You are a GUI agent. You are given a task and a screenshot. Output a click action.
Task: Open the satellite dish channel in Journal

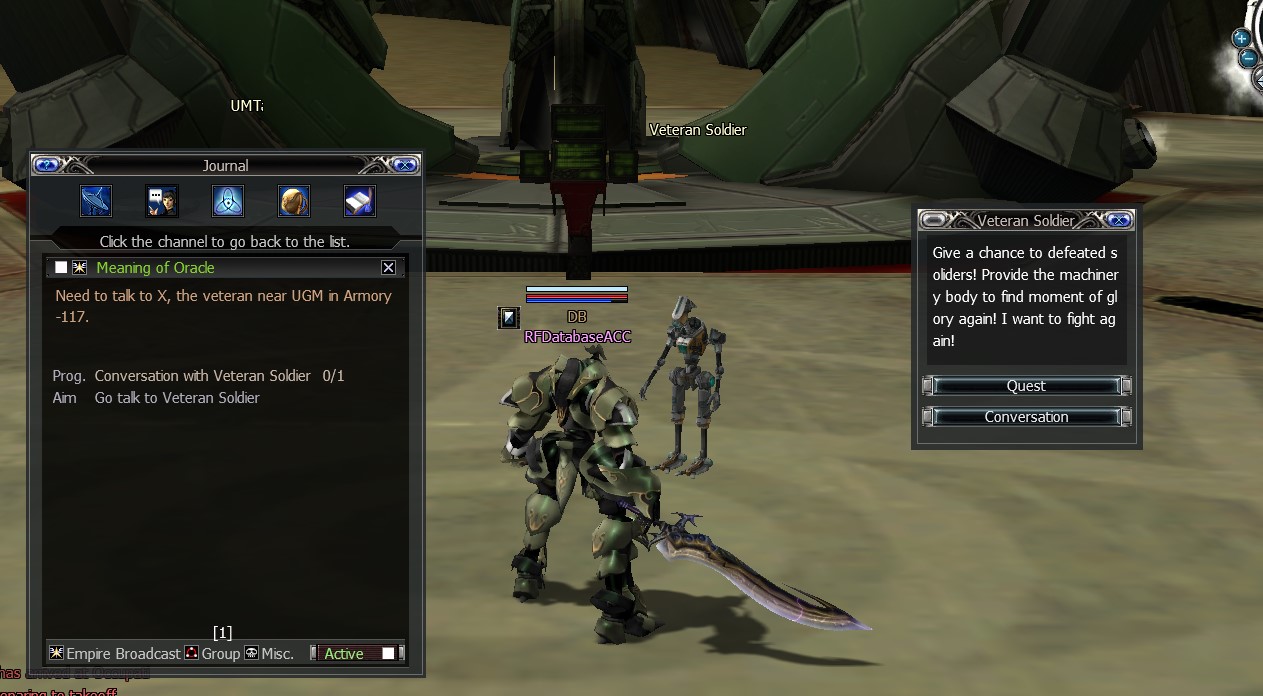(96, 201)
